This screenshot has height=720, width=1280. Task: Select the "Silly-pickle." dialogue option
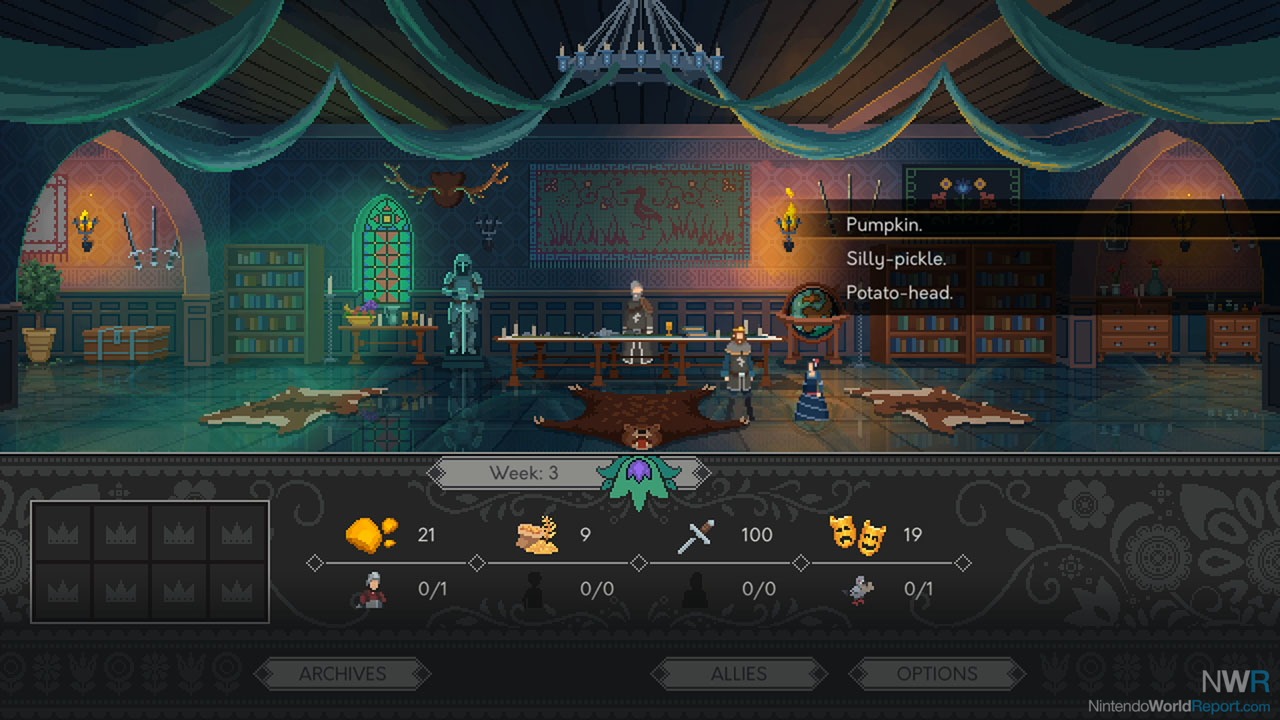(896, 259)
